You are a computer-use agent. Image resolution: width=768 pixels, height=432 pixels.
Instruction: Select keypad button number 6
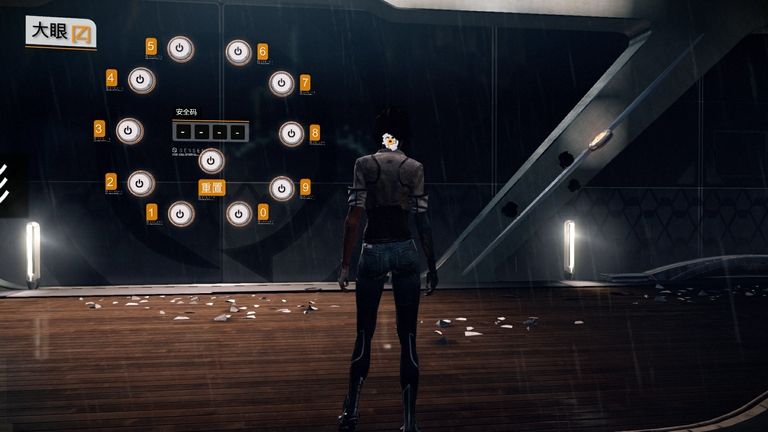pos(239,52)
